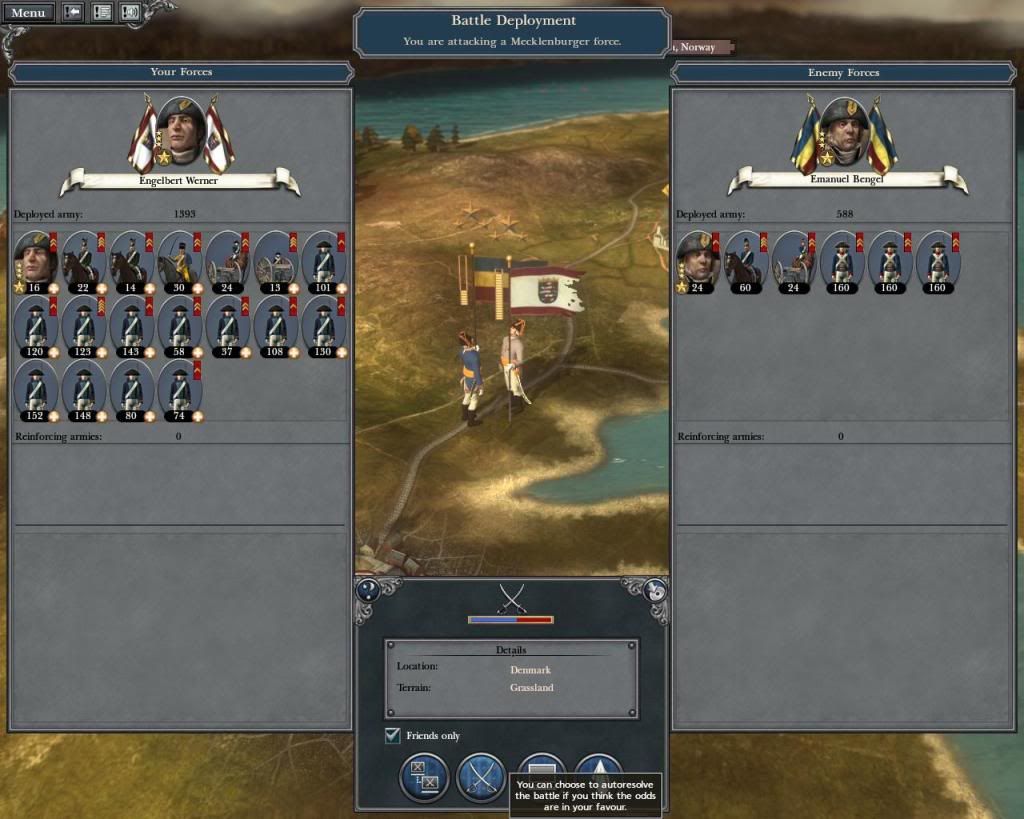This screenshot has width=1024, height=819.
Task: Select your mounted unit card with 30 men
Action: tap(180, 260)
